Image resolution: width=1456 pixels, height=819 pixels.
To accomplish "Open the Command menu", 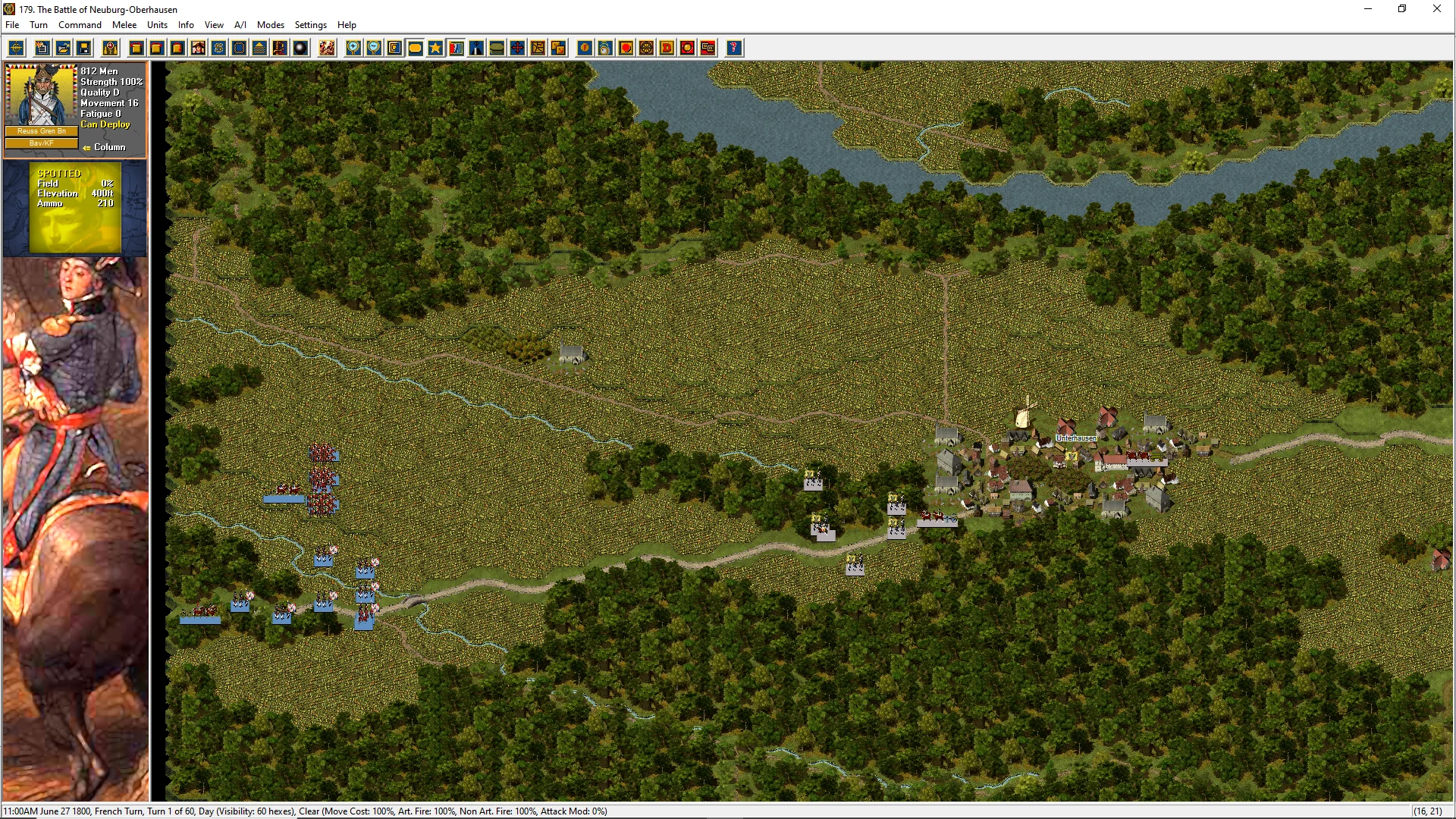I will point(80,25).
